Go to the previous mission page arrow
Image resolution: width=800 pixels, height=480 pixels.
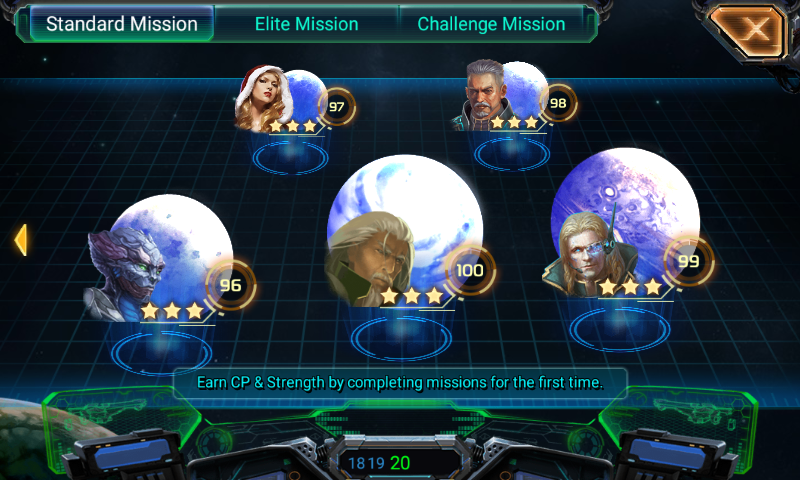point(19,240)
